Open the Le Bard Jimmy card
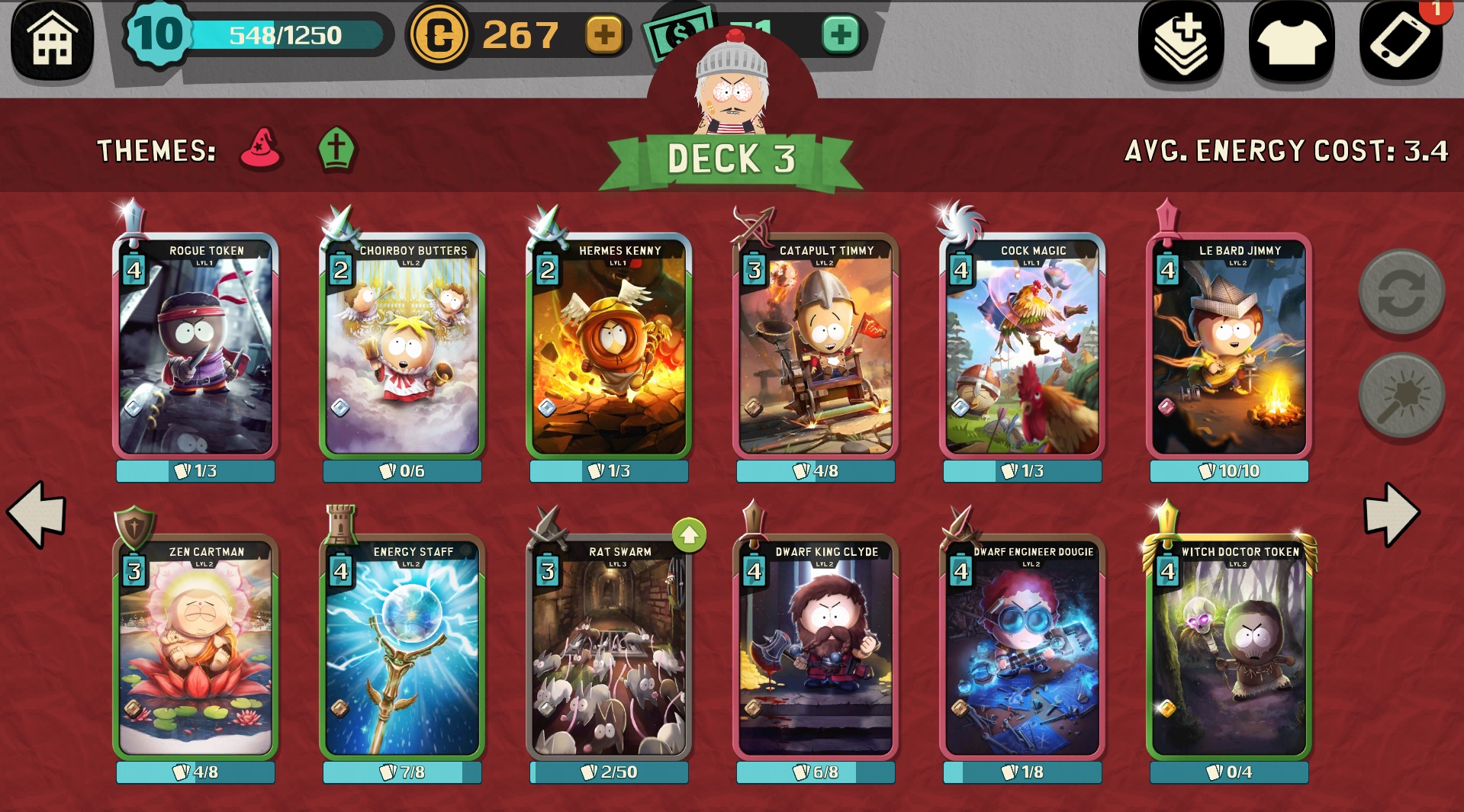Image resolution: width=1464 pixels, height=812 pixels. pos(1229,347)
